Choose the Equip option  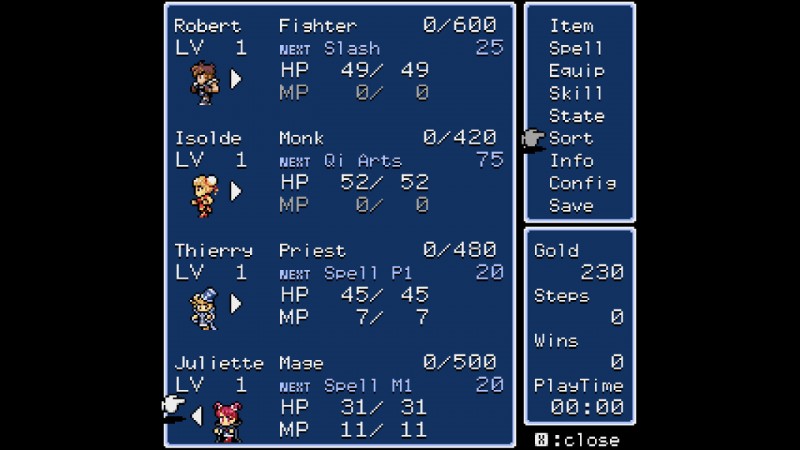pos(576,71)
